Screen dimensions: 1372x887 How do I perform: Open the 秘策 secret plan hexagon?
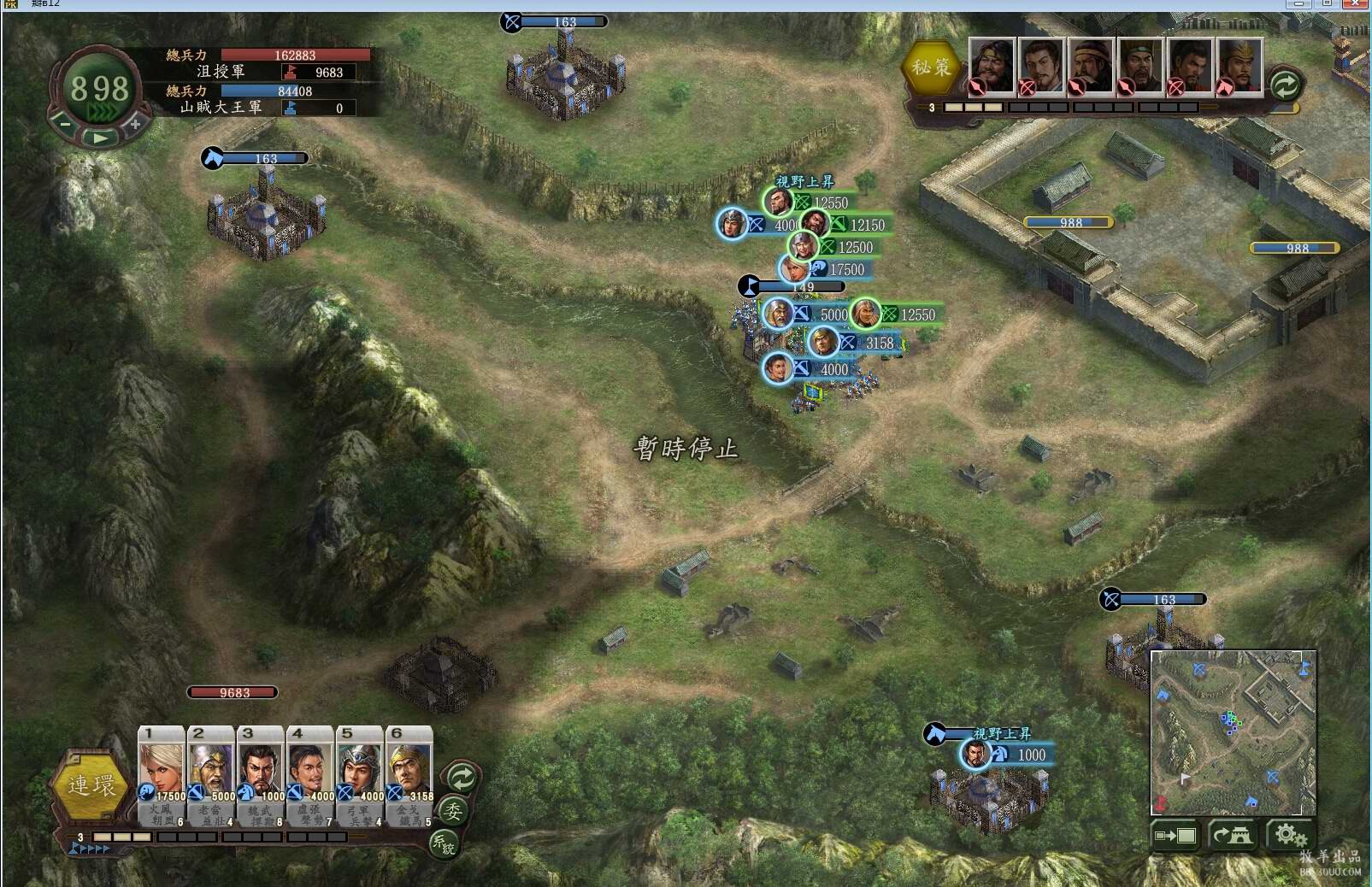(x=931, y=68)
